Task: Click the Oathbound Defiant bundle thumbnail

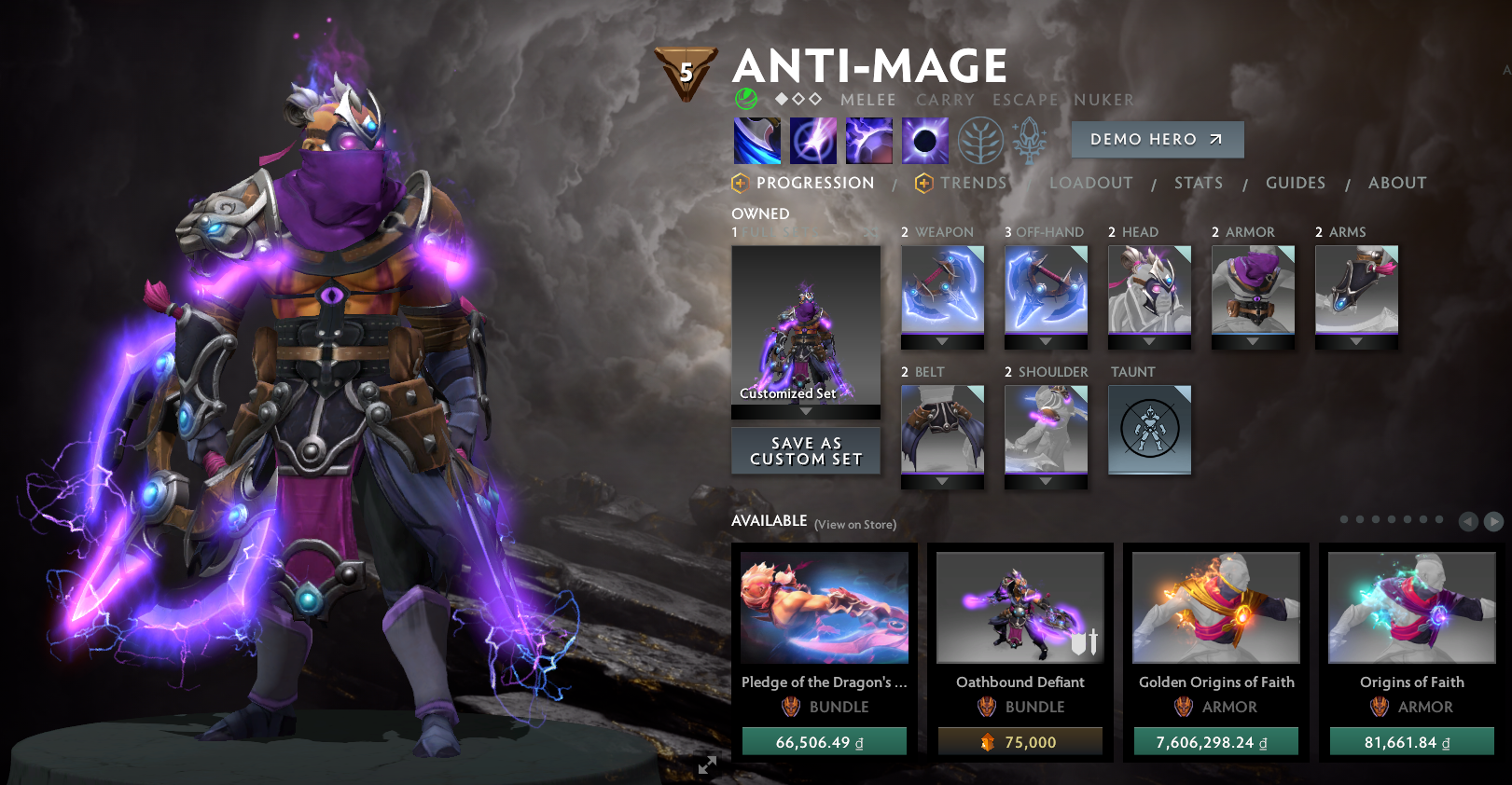Action: pos(1019,606)
